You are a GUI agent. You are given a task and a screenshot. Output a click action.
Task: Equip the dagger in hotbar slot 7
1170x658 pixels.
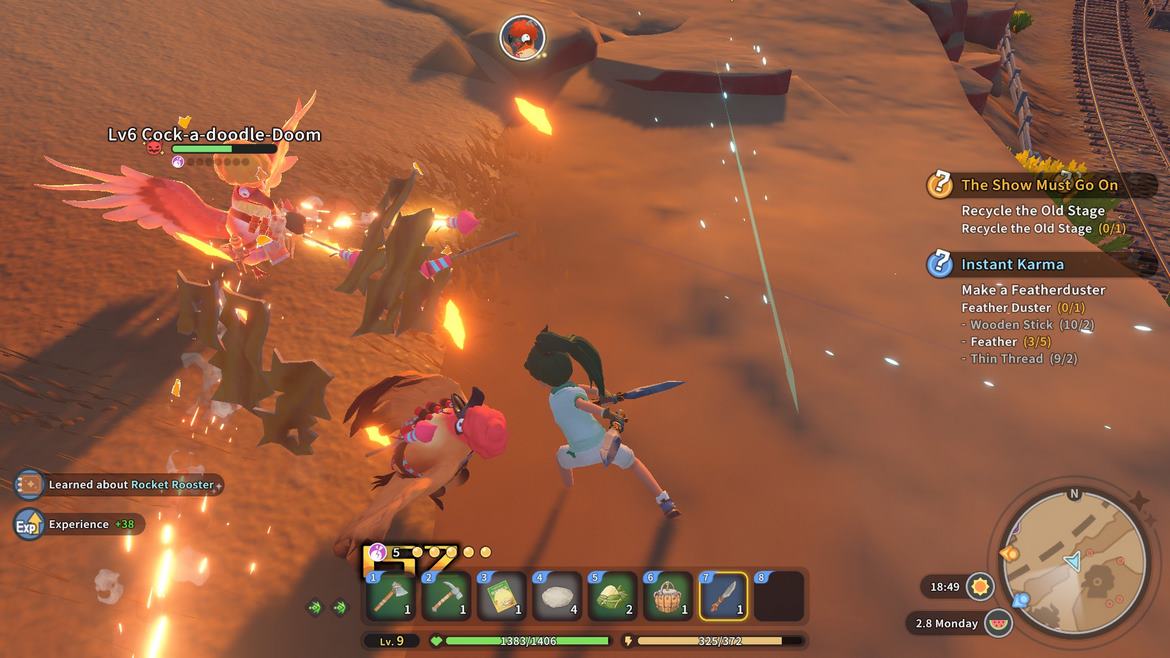tap(724, 596)
